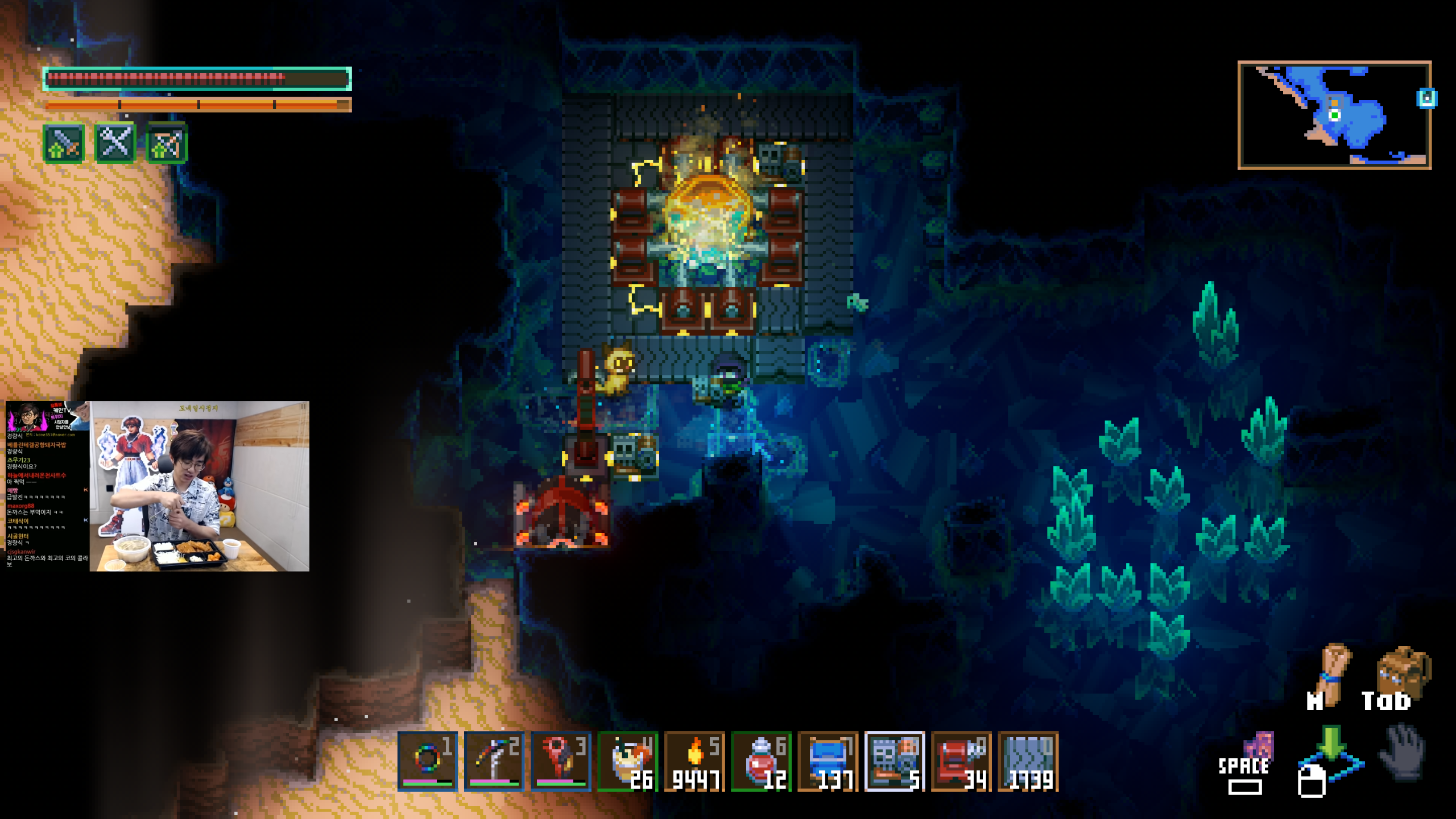Click the green arrow place-item icon
The height and width of the screenshot is (819, 1456).
coord(1330,746)
